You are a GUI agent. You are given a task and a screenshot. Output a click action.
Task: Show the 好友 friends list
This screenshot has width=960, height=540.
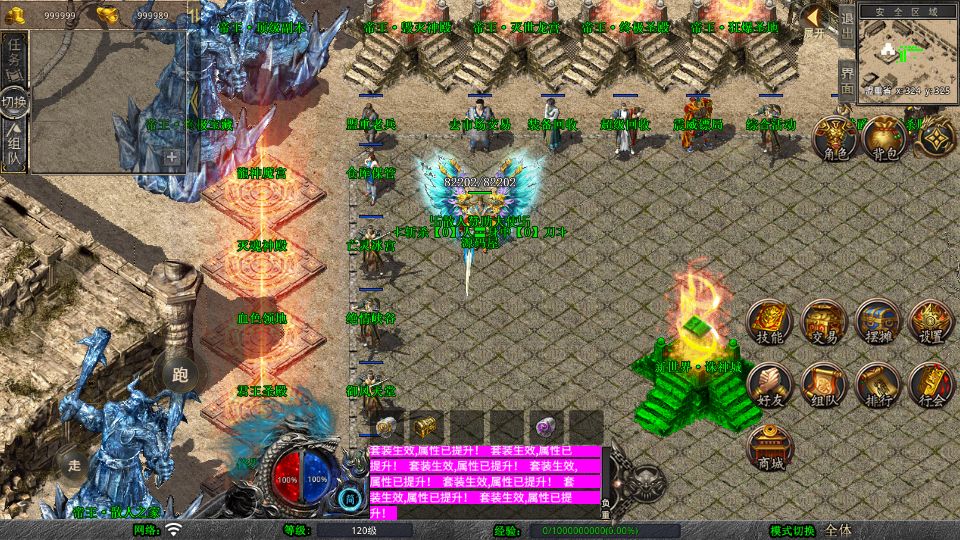[x=770, y=386]
